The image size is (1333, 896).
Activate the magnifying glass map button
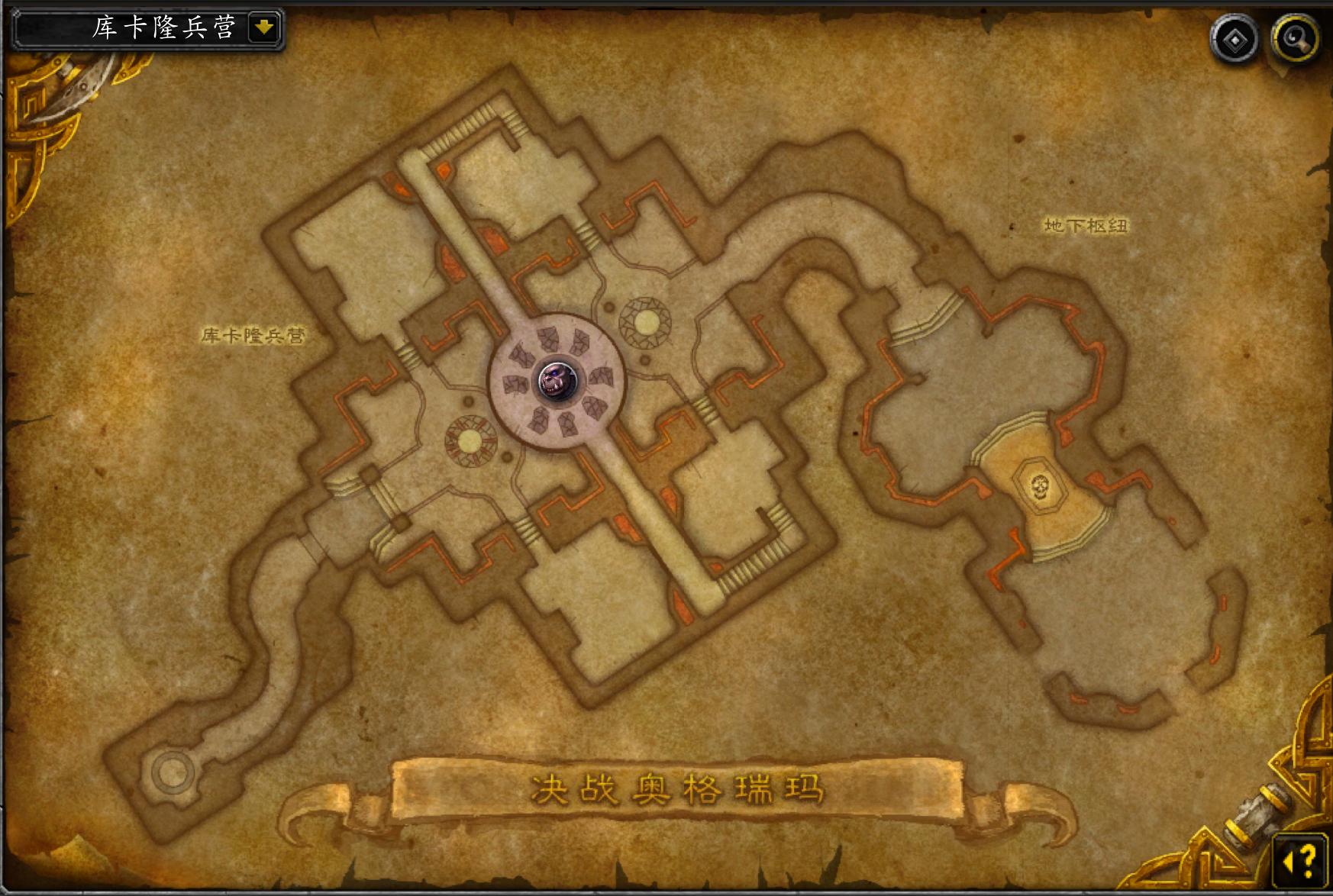(1296, 38)
